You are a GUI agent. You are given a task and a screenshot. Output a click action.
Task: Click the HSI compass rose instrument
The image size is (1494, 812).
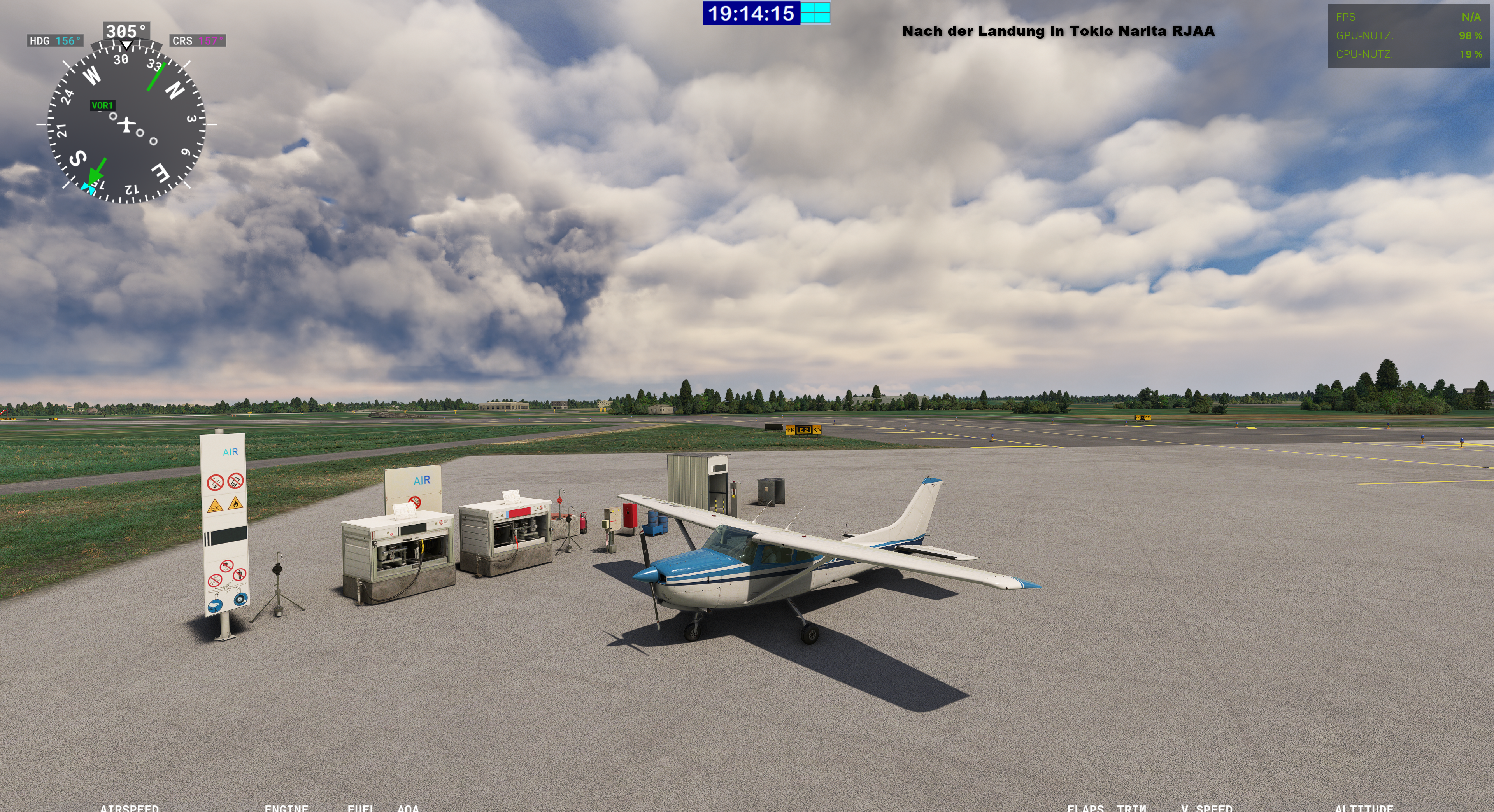(x=126, y=124)
